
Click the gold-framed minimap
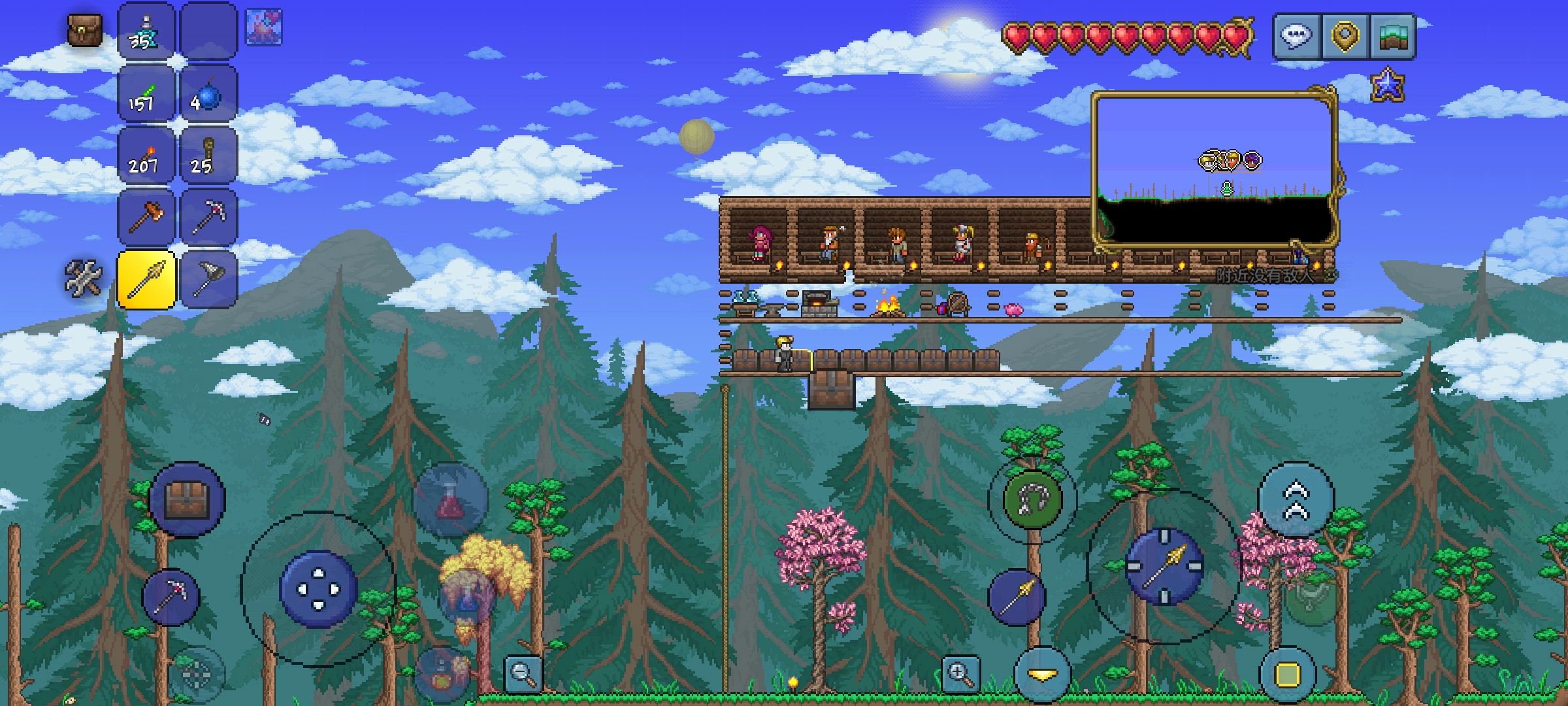click(1215, 171)
